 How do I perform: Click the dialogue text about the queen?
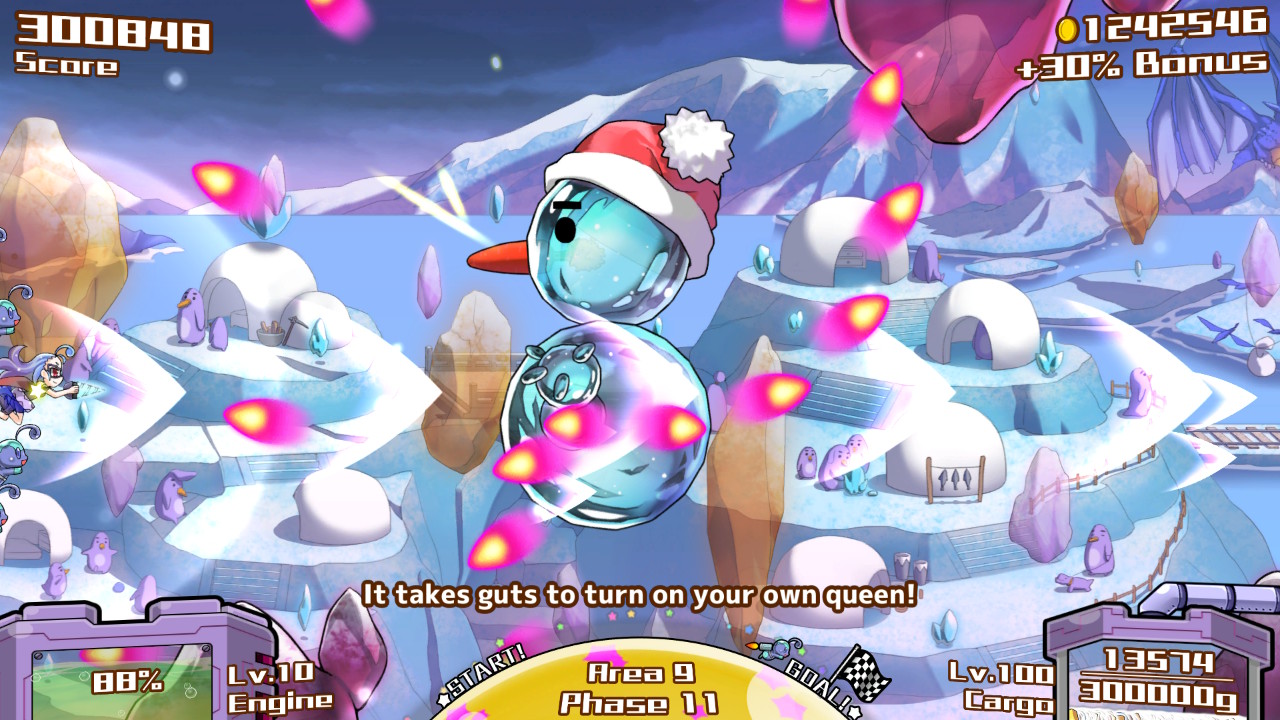[x=640, y=592]
